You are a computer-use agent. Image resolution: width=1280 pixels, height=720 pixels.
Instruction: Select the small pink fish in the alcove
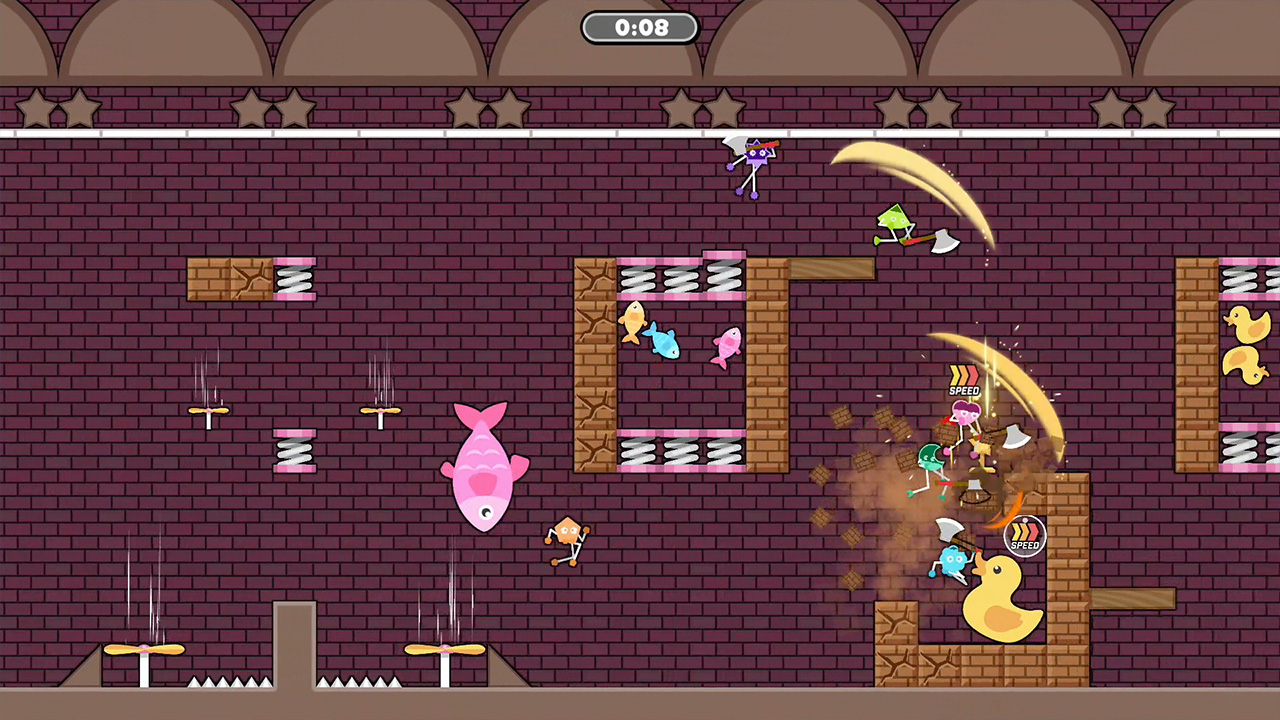pos(727,345)
